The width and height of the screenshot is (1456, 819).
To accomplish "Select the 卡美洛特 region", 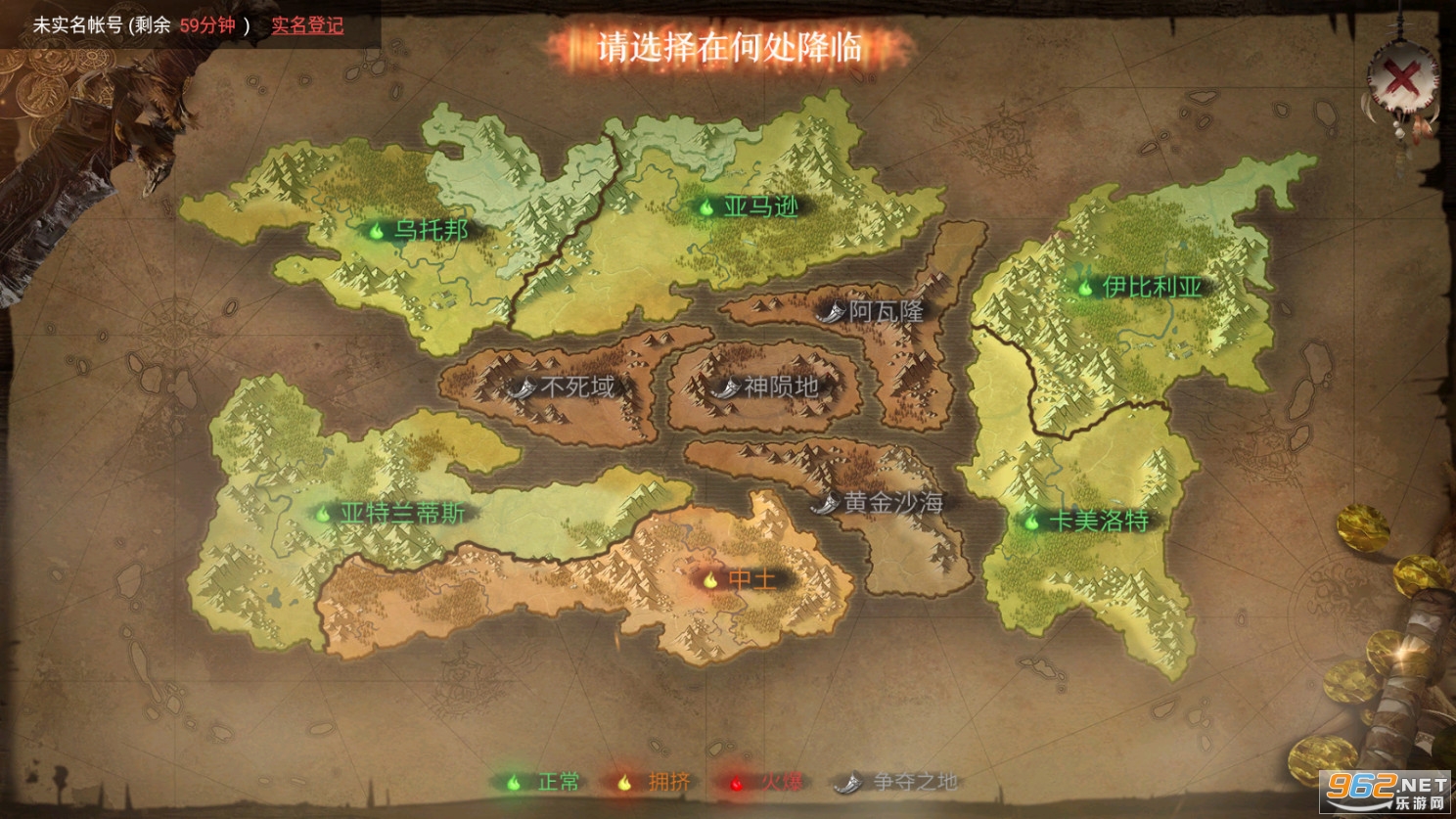I will click(x=1088, y=521).
